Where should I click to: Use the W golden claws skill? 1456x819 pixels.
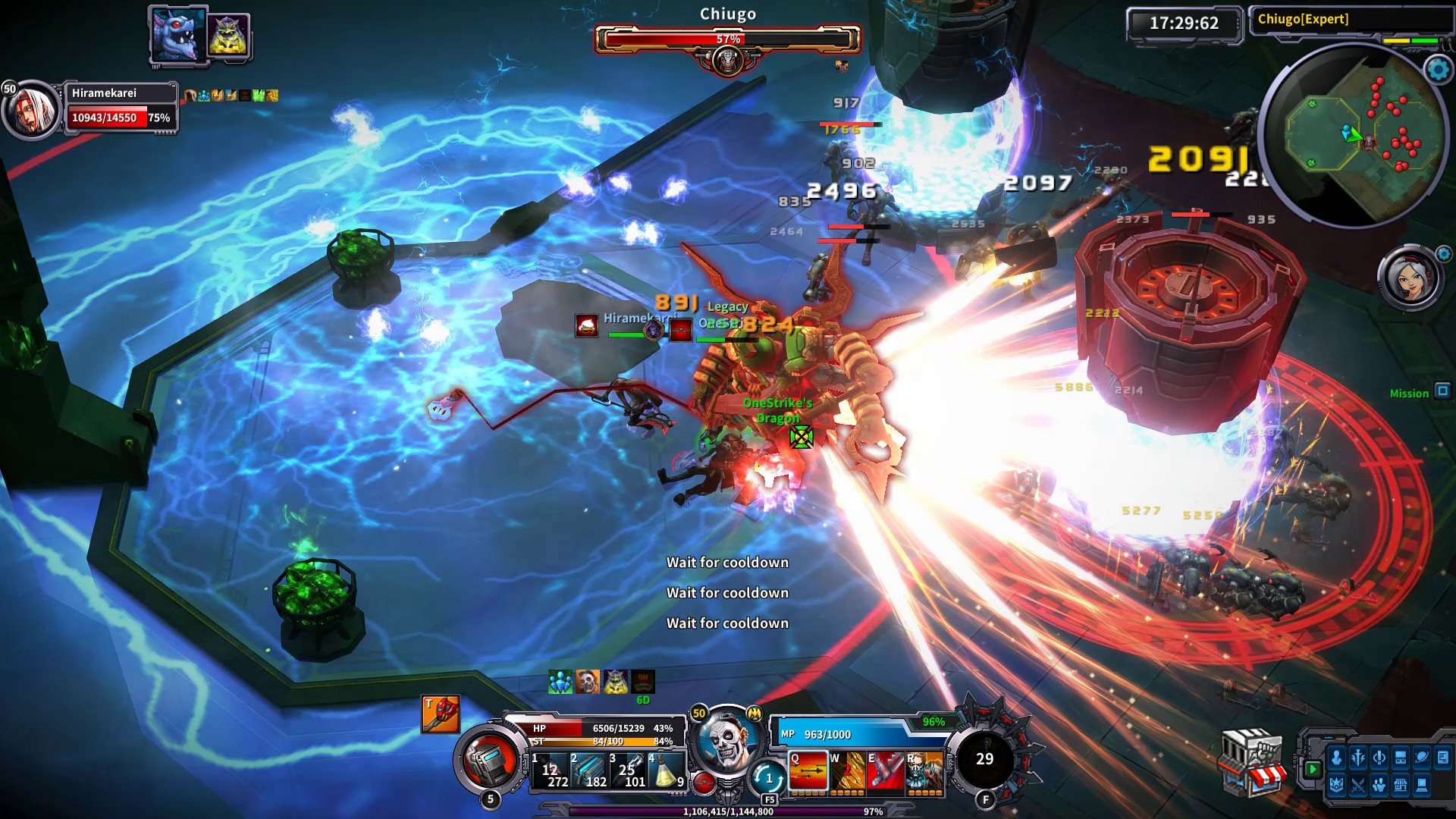(847, 772)
